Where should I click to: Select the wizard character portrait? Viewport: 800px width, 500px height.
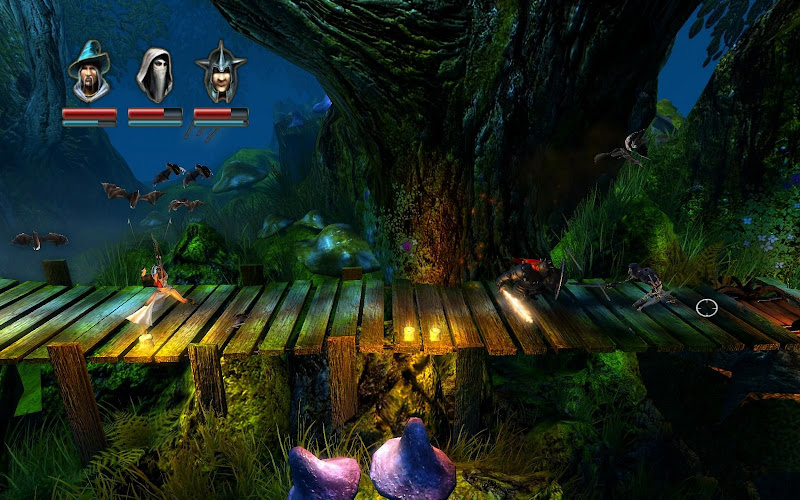[89, 73]
